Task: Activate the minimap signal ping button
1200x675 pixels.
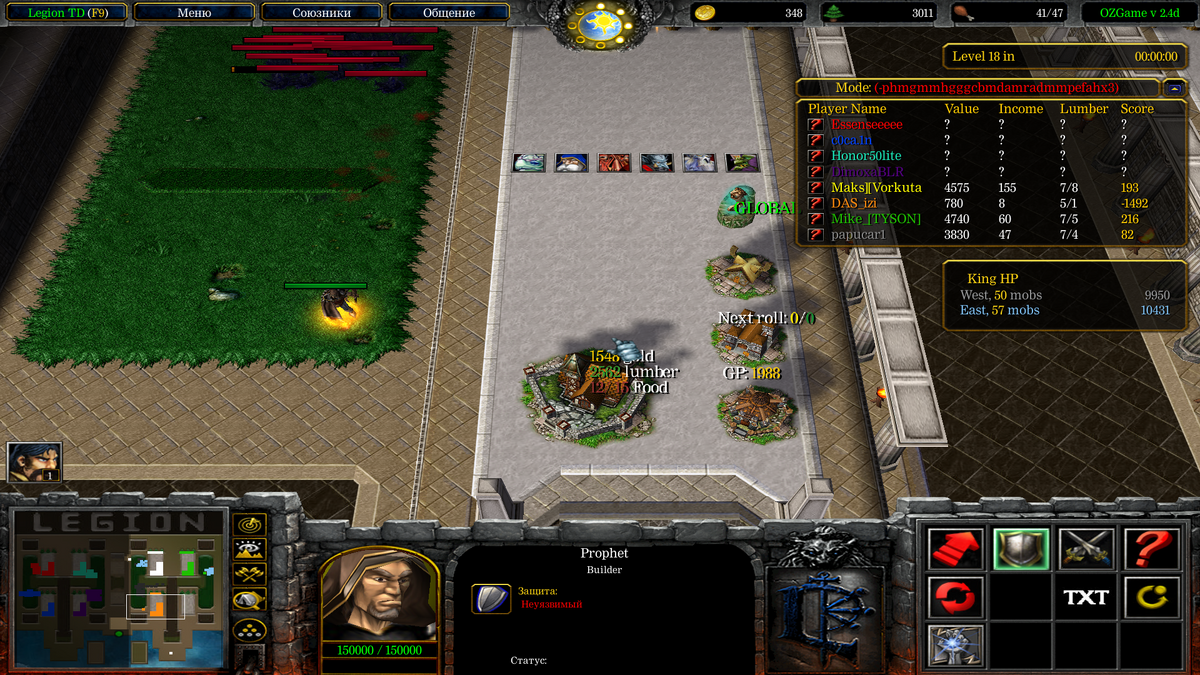Action: click(249, 523)
